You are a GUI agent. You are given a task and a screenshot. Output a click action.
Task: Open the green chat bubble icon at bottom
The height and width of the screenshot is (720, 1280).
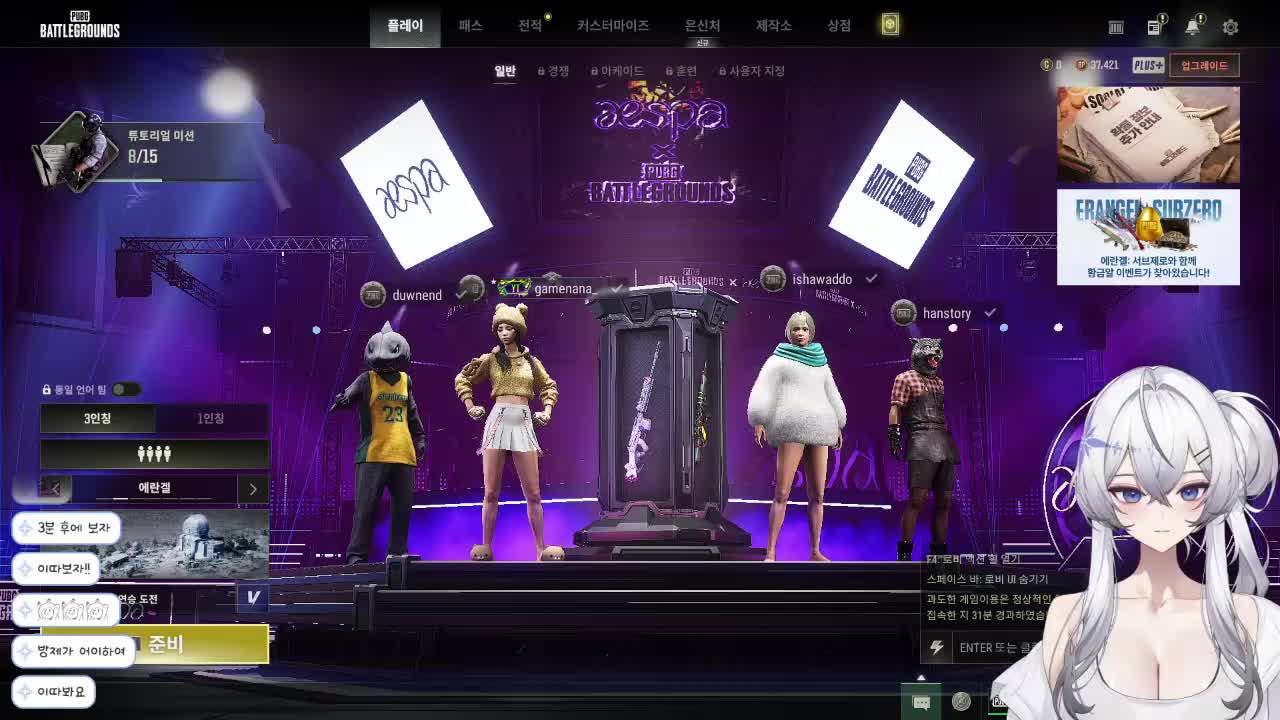pos(921,702)
